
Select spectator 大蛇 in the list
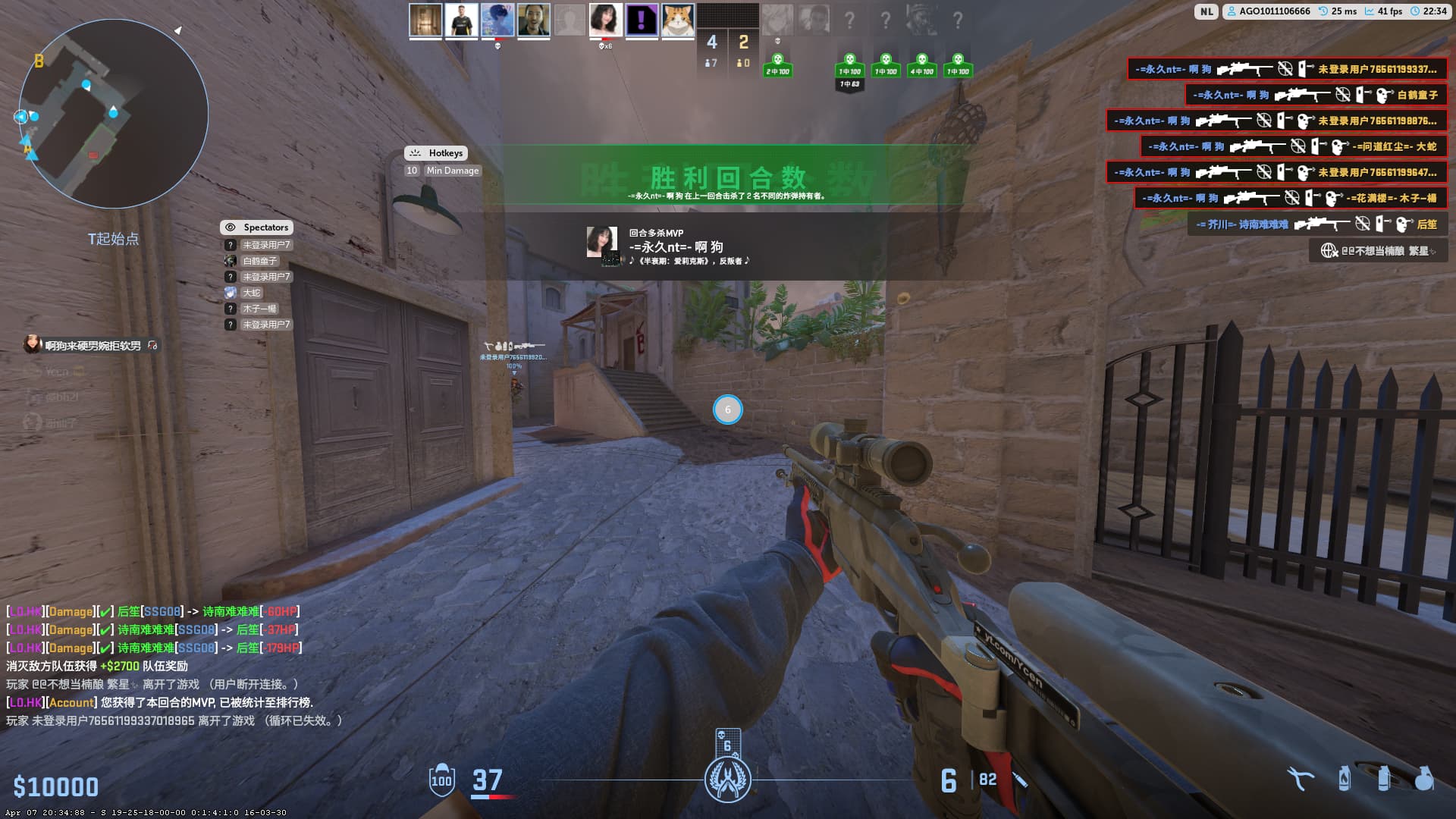pyautogui.click(x=251, y=293)
